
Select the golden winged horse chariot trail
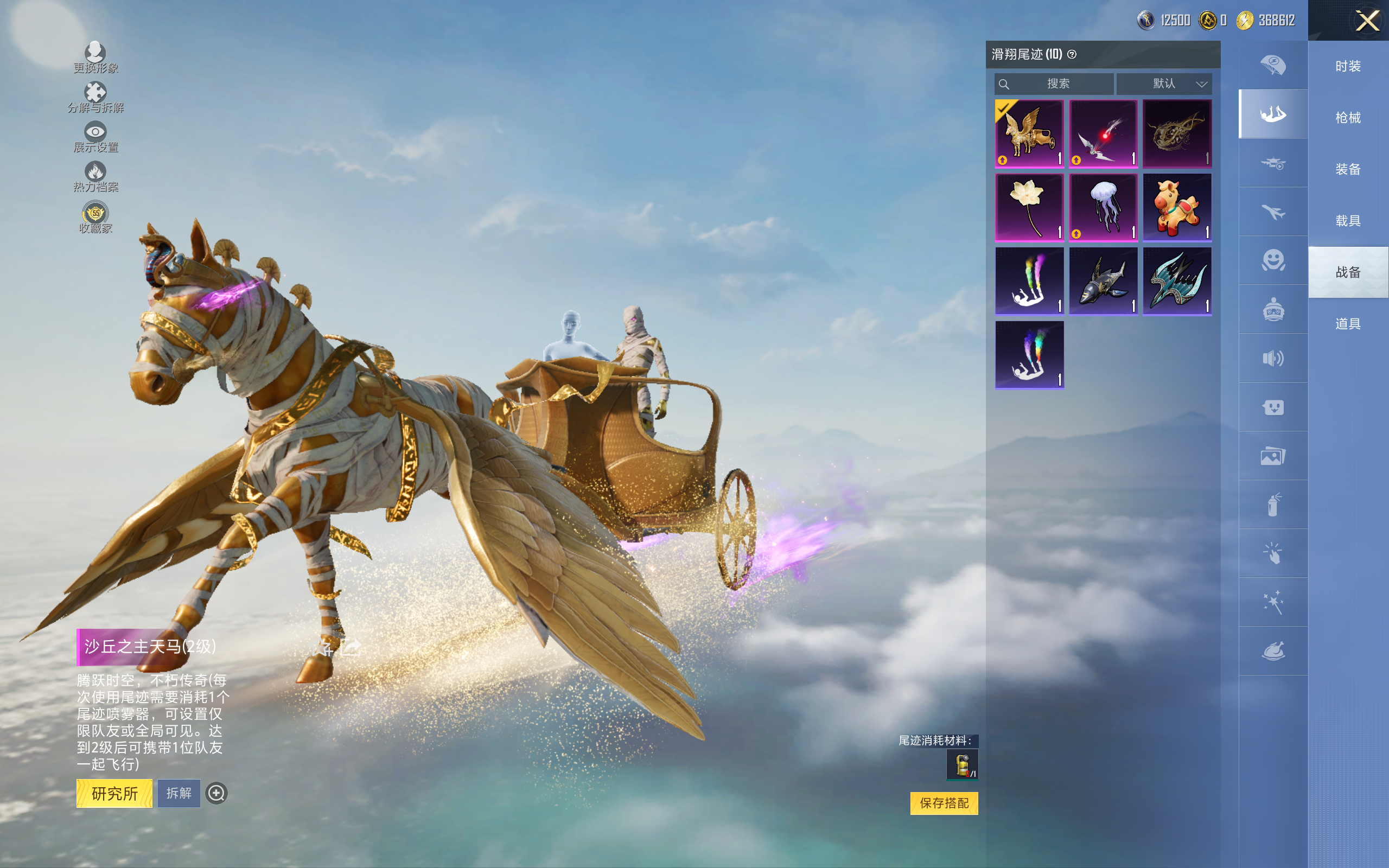tap(1029, 134)
